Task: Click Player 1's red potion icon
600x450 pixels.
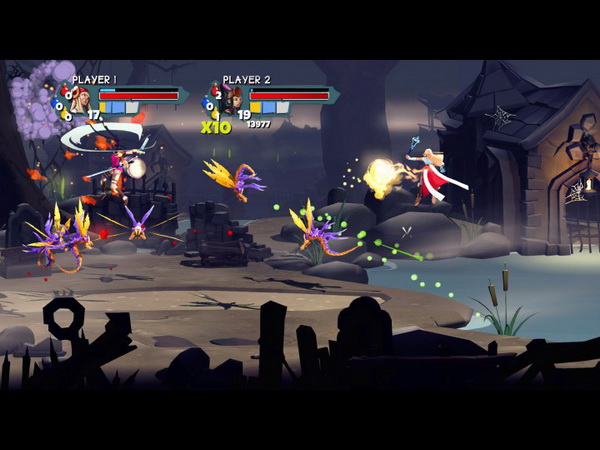Action: (66, 91)
